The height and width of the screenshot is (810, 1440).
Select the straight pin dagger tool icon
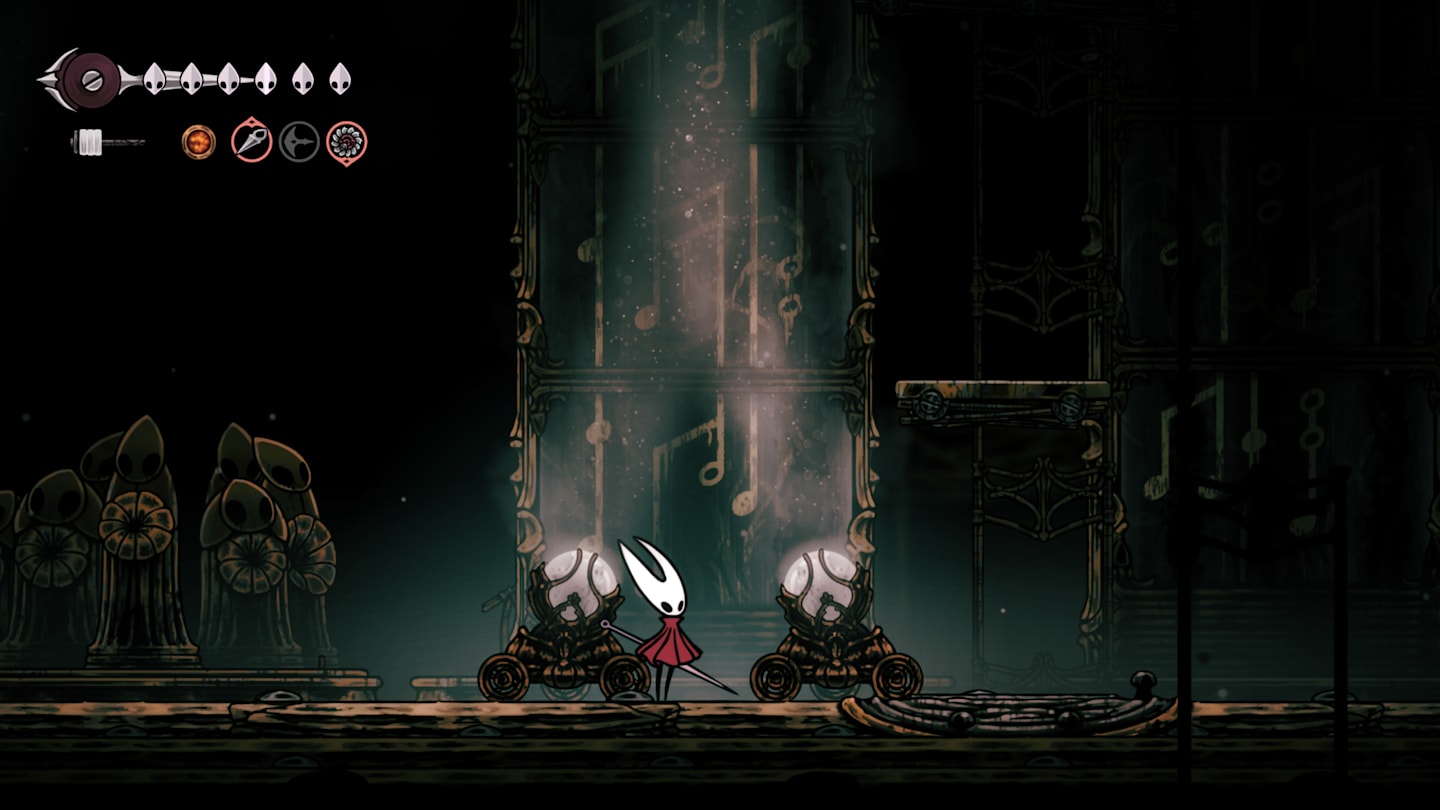(x=251, y=141)
